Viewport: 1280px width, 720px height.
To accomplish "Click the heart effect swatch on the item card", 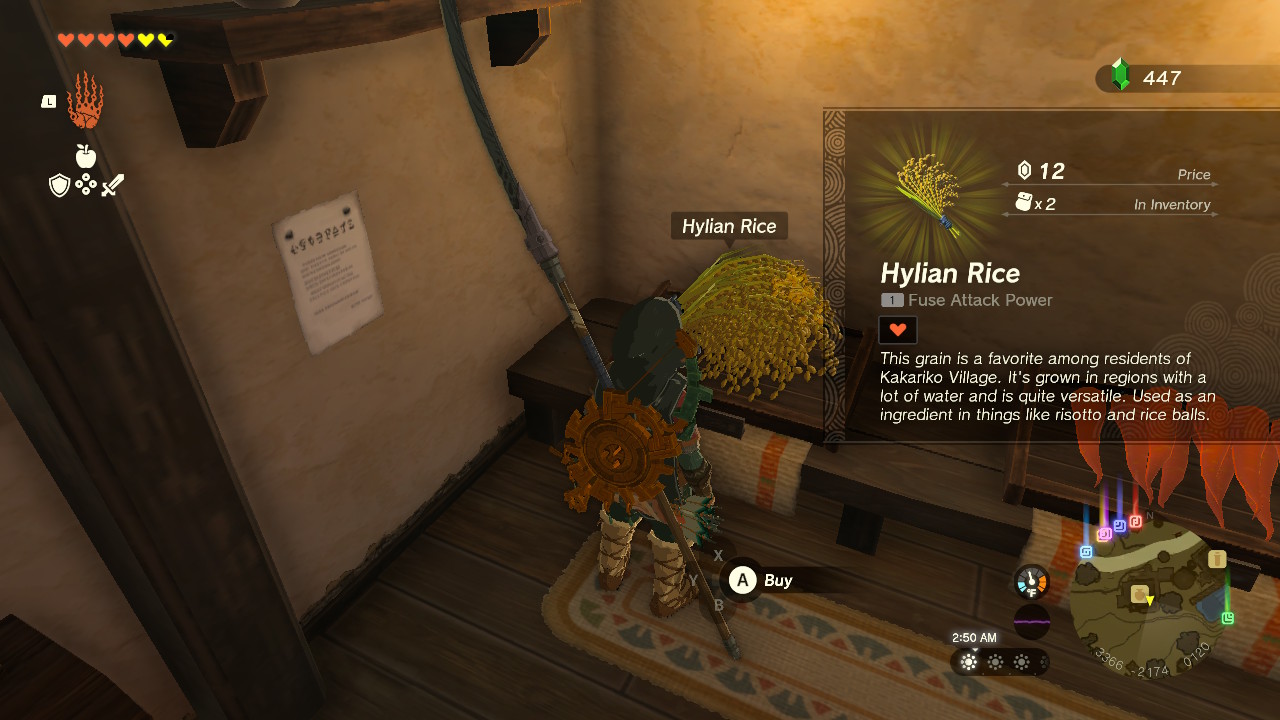I will coord(897,329).
